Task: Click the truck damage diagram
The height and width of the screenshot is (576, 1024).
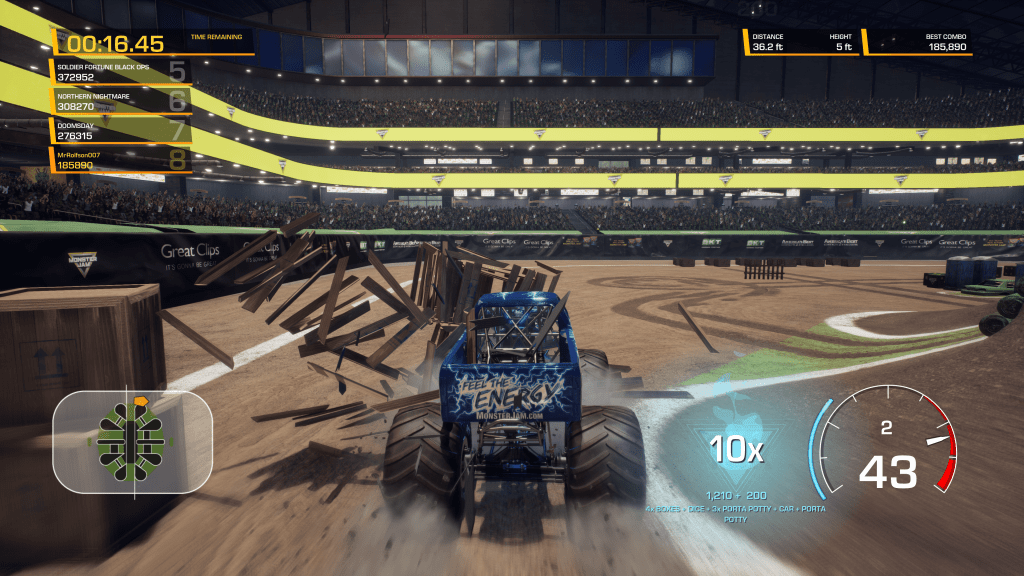Action: tap(132, 441)
